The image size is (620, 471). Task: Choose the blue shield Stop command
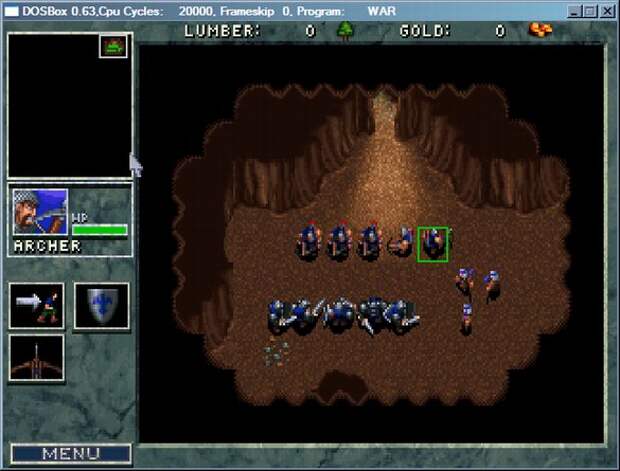(x=102, y=305)
